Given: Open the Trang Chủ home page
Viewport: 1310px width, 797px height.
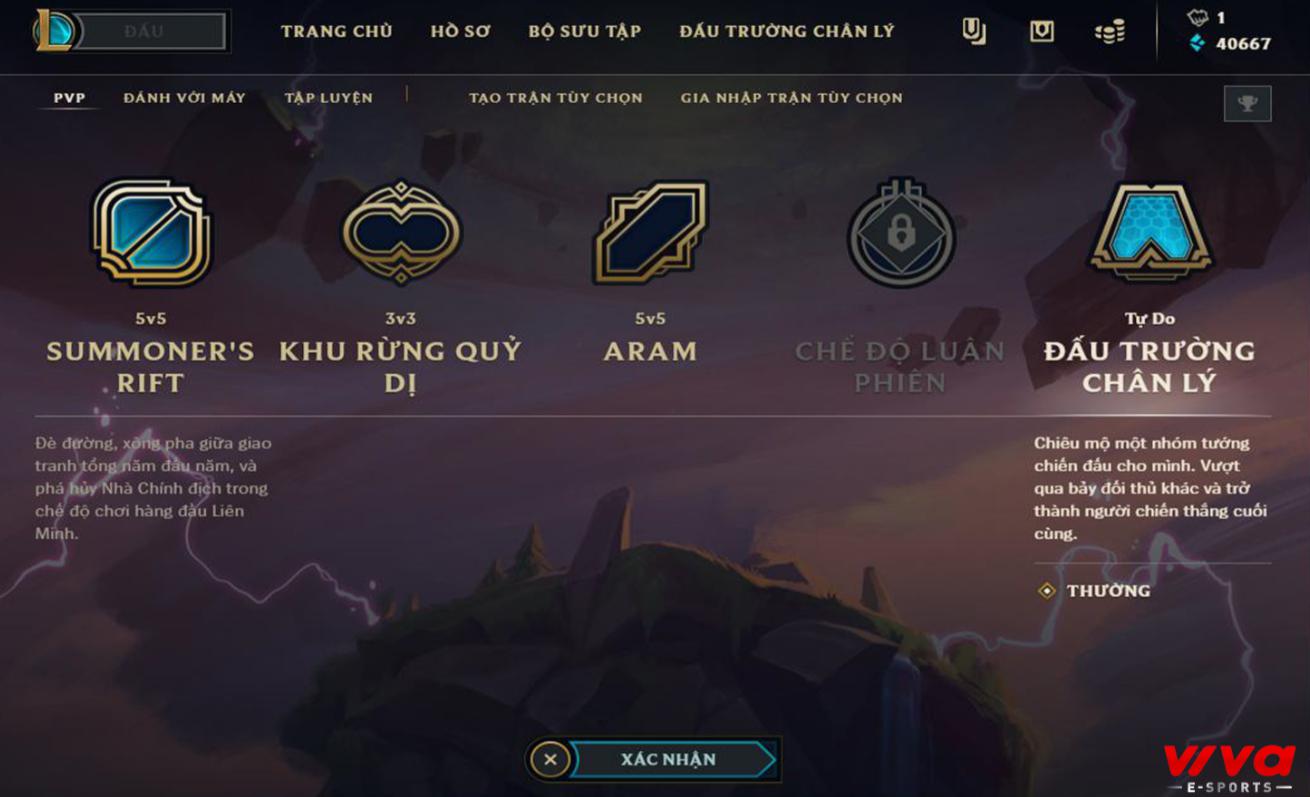Looking at the screenshot, I should (x=336, y=31).
